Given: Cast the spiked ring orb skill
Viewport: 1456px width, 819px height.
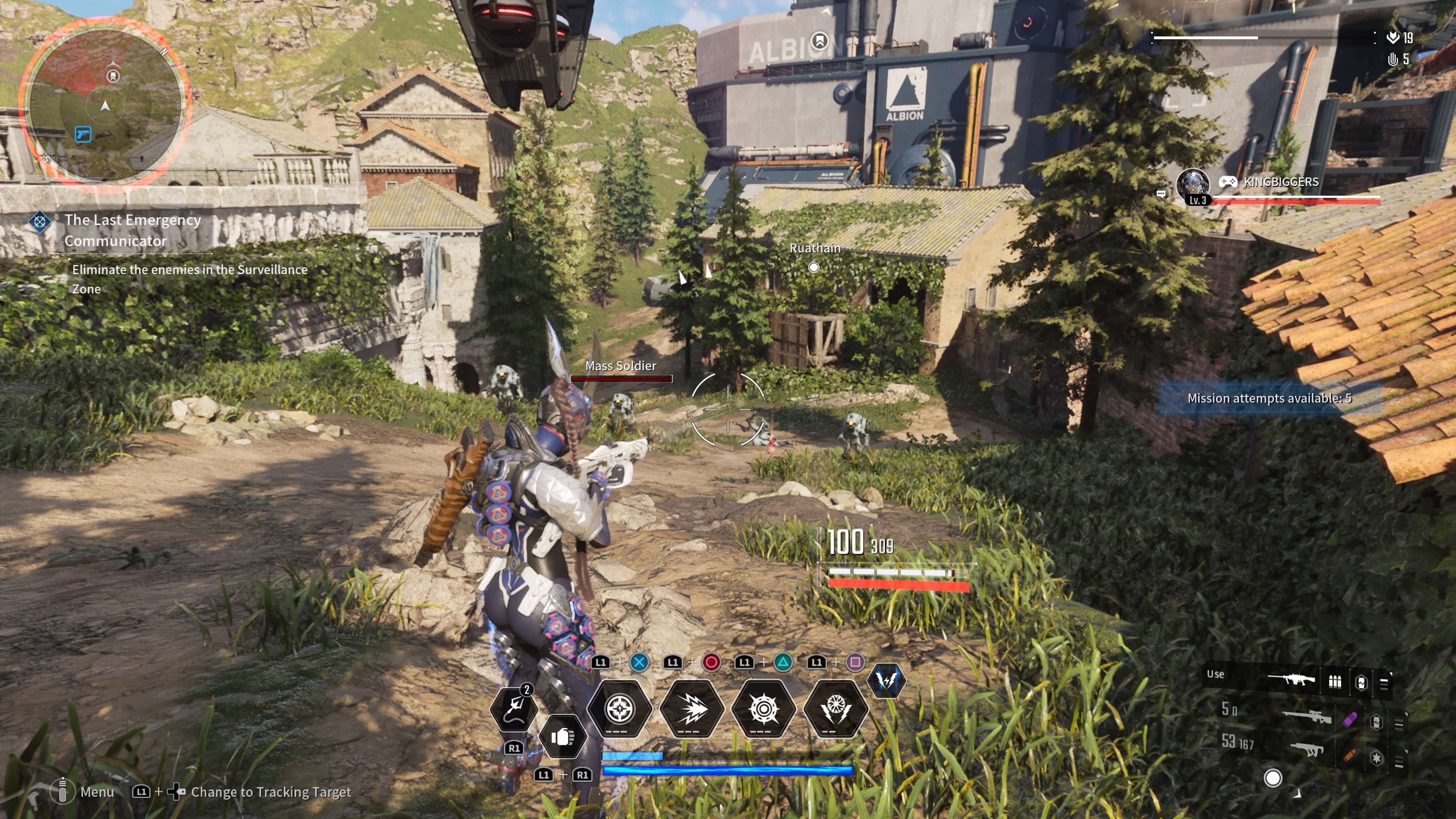Looking at the screenshot, I should coord(763,709).
